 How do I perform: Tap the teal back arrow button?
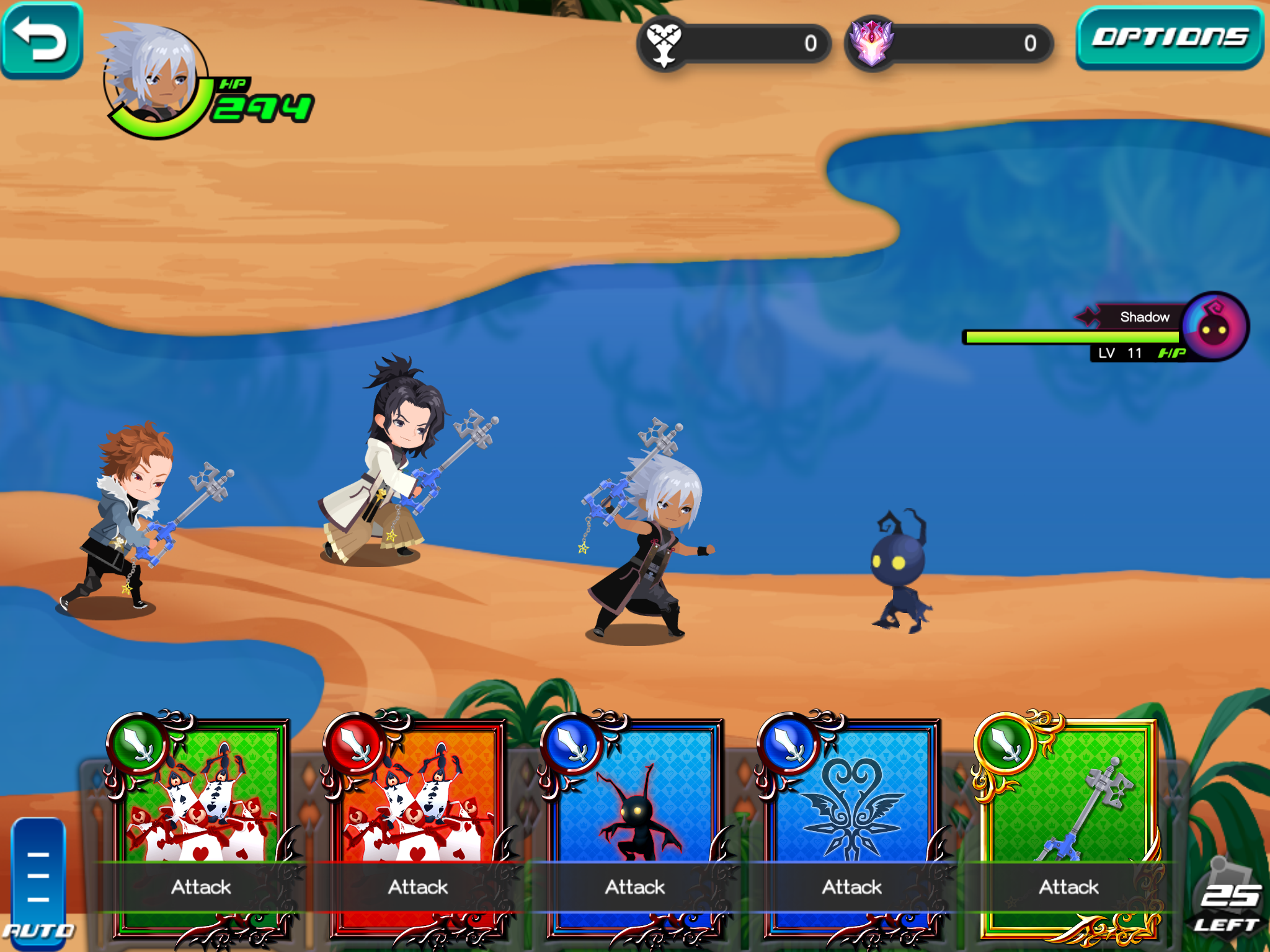[41, 40]
